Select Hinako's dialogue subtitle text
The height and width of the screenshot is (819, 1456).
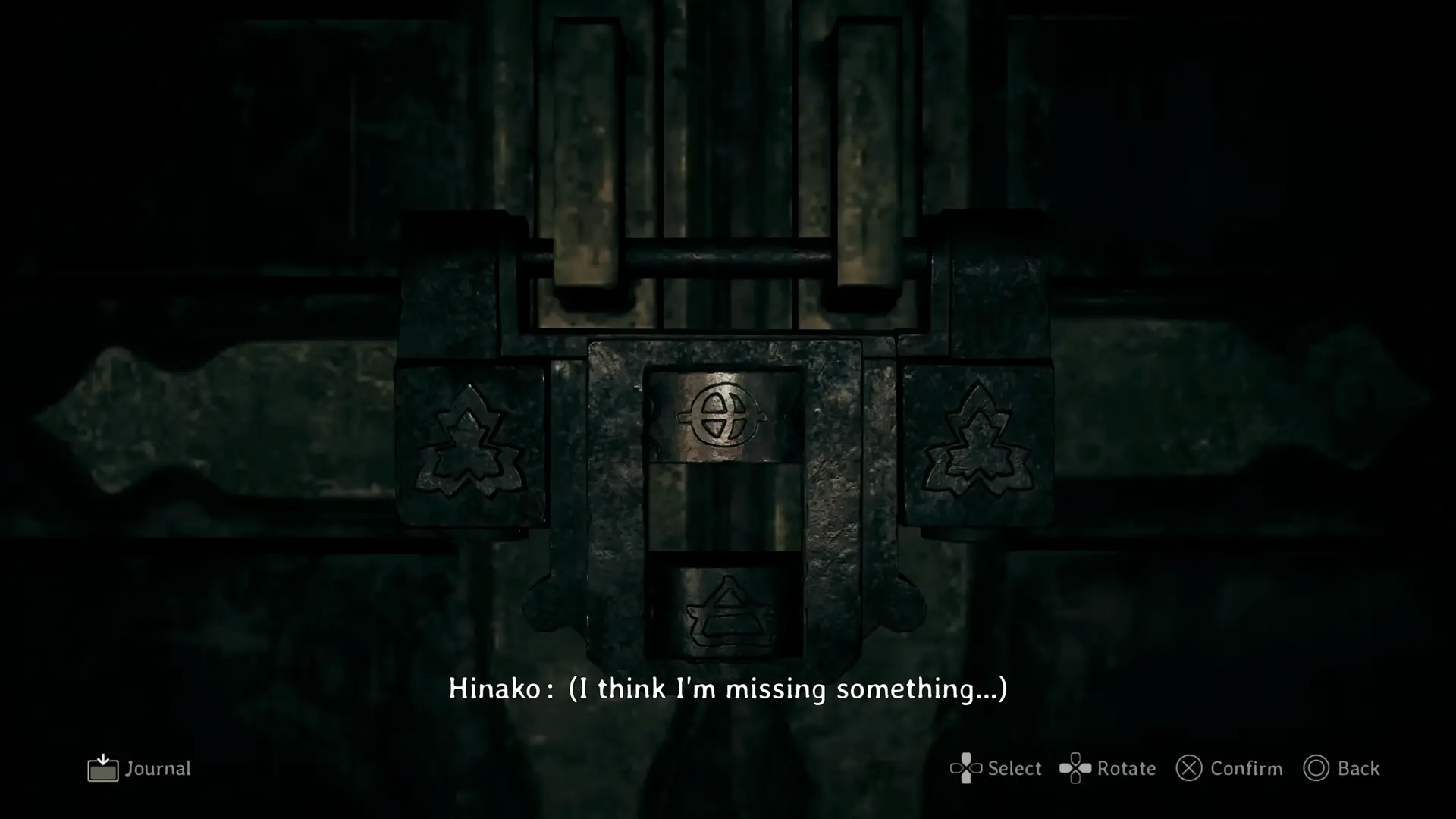[x=728, y=690]
